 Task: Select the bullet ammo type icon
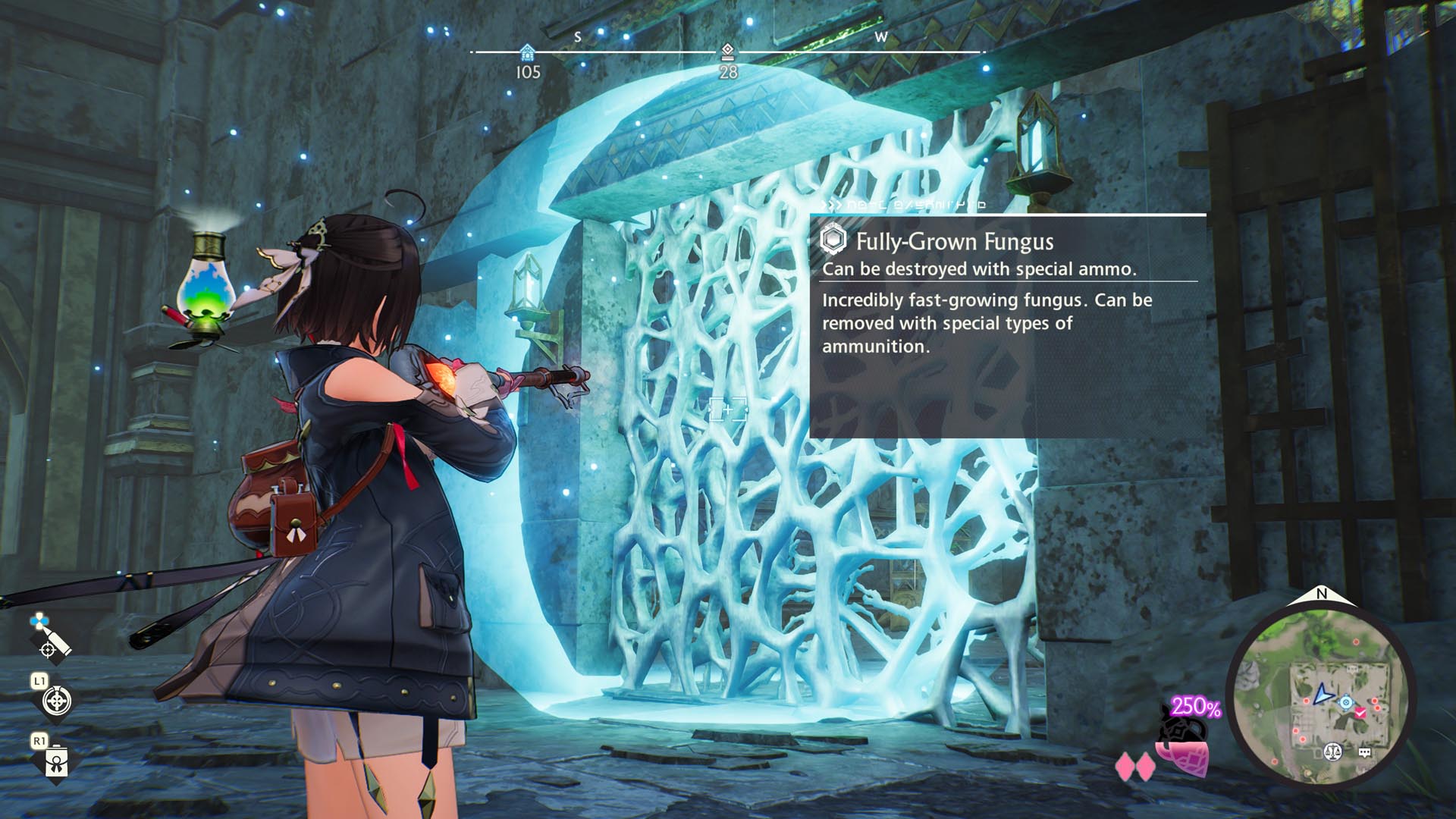tap(51, 636)
